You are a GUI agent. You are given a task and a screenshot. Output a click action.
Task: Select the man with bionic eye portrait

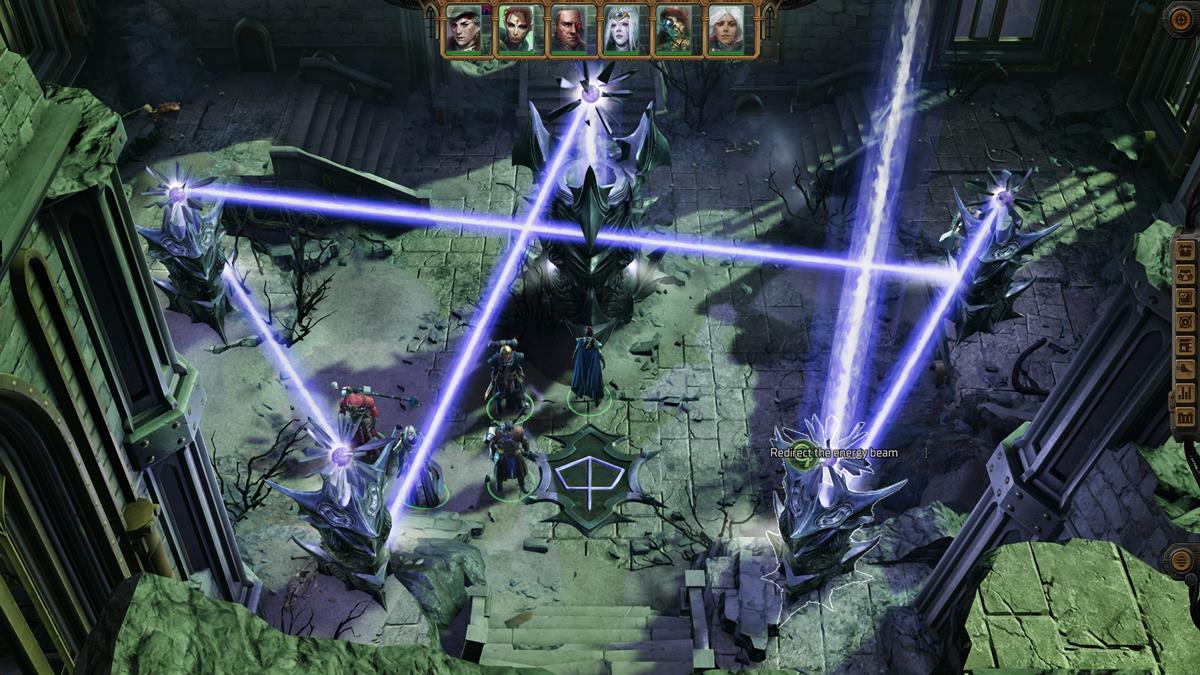pos(571,28)
